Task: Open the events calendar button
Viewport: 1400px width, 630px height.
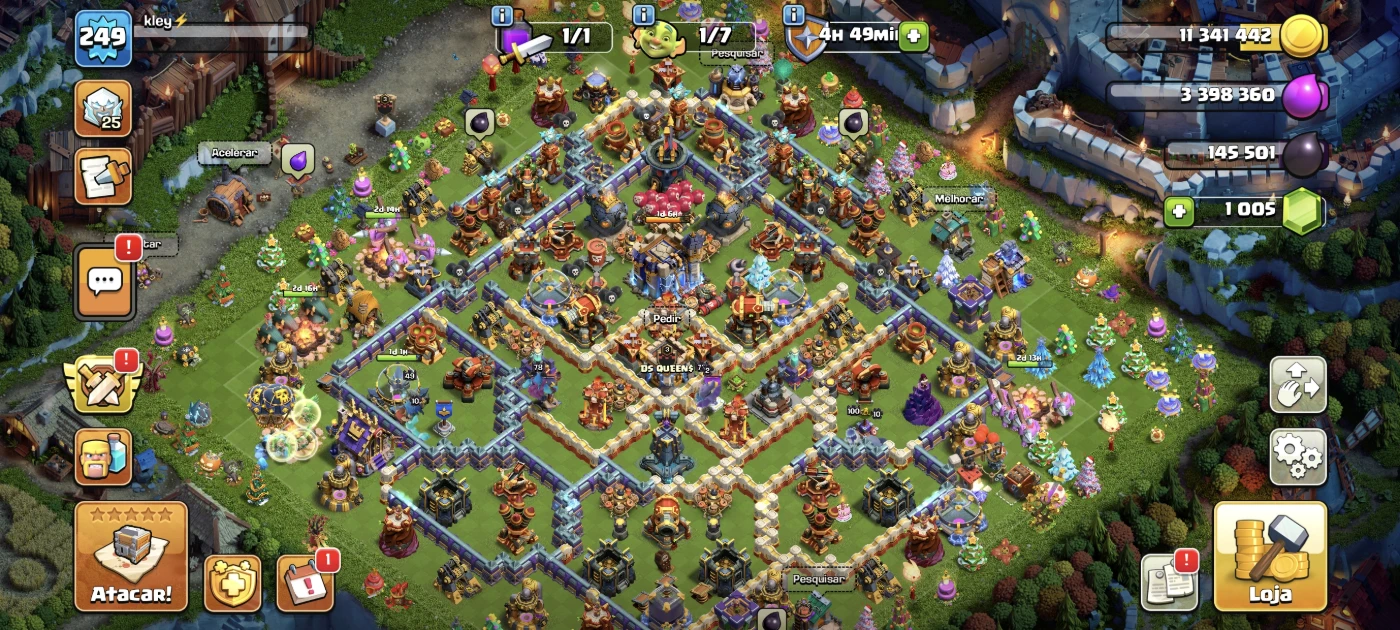Action: click(x=305, y=583)
